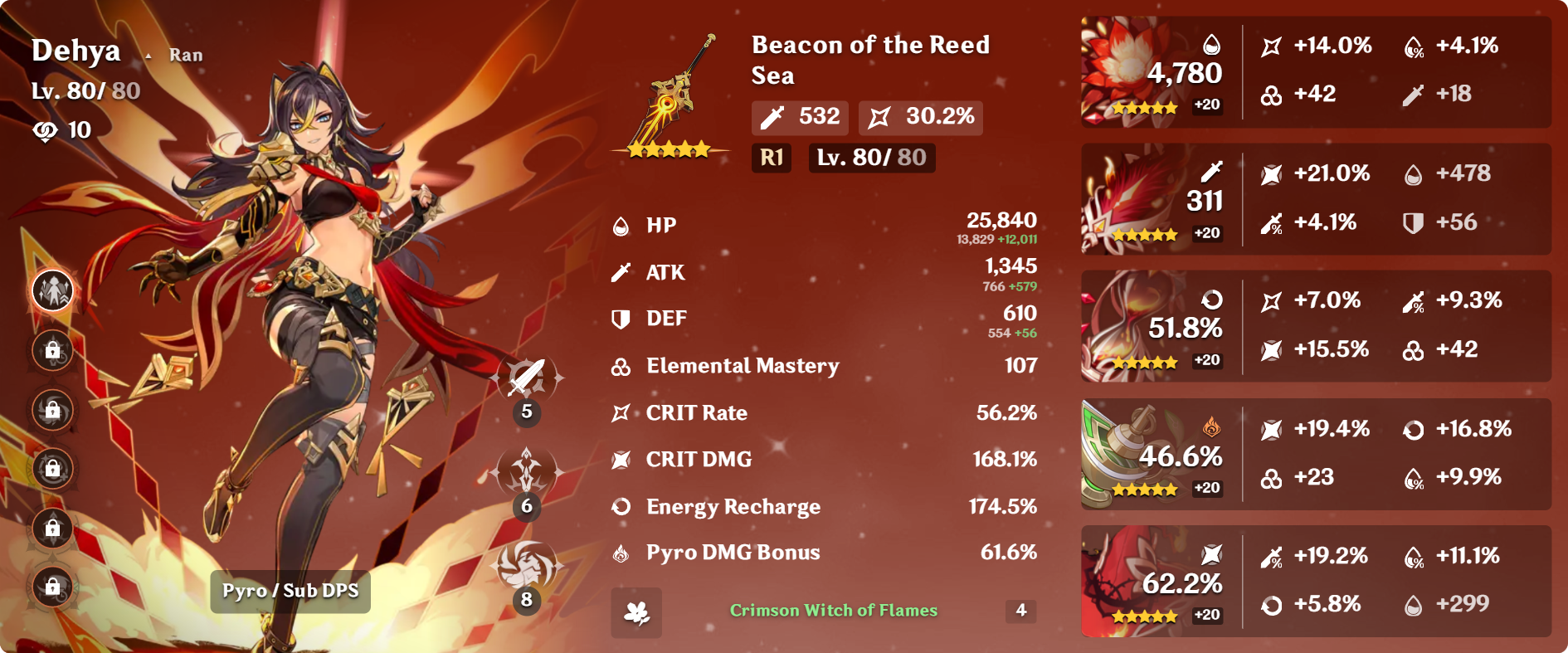Select the unlocked first constellation icon
1568x653 pixels.
coord(53,290)
